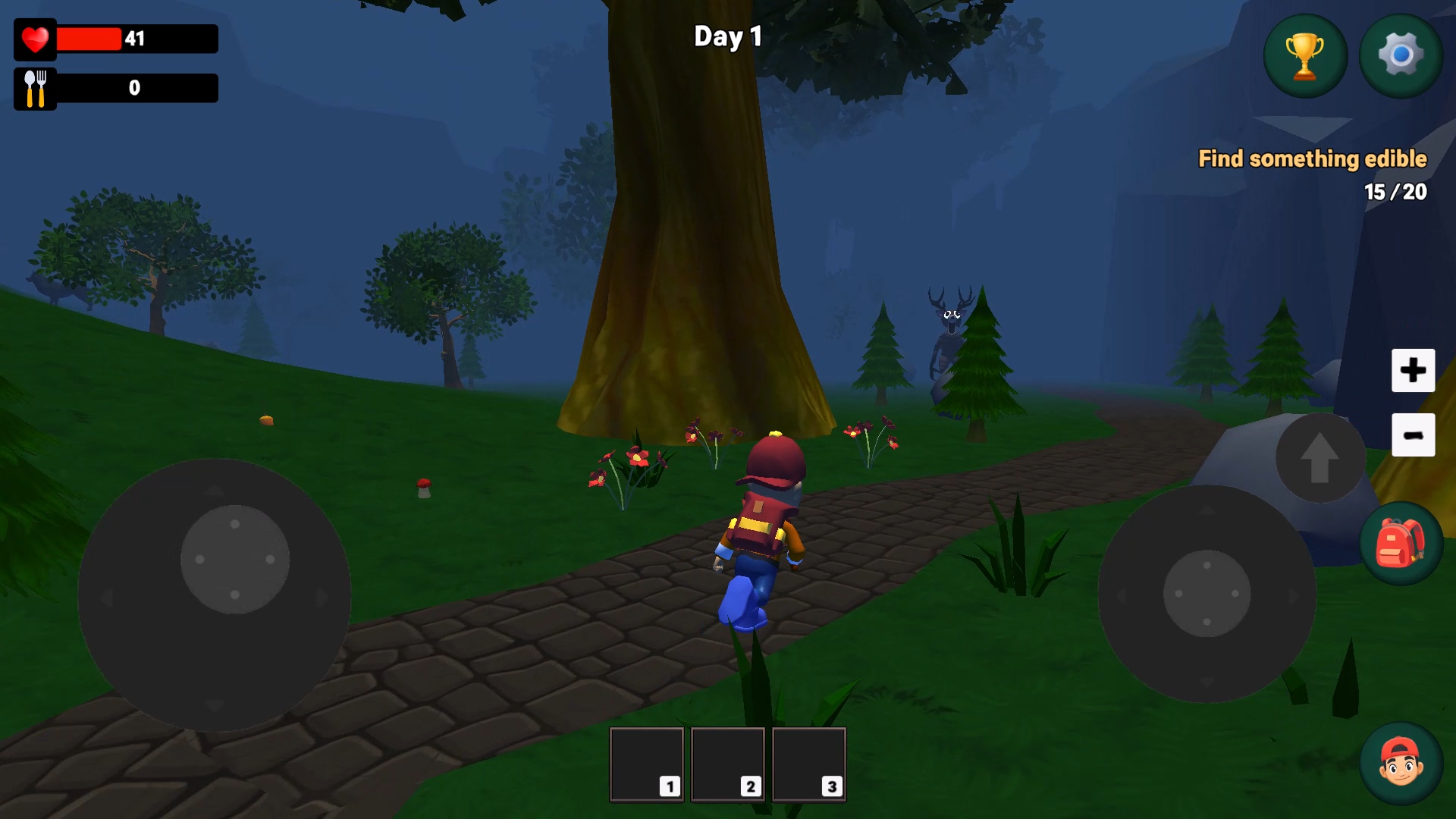Tap the heart health icon
This screenshot has width=1456, height=819.
pos(35,39)
